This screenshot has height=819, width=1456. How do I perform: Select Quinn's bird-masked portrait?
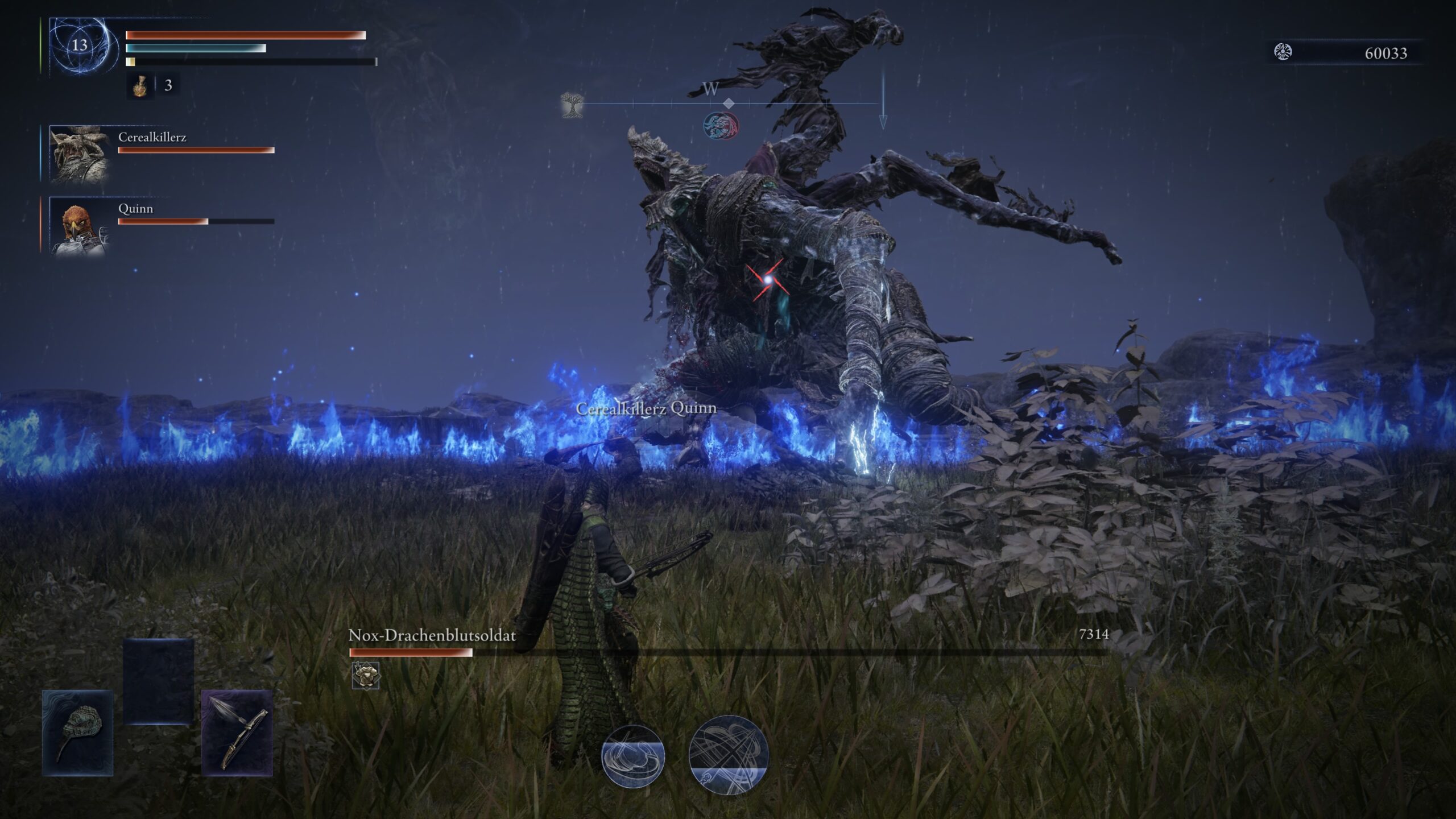pyautogui.click(x=78, y=225)
